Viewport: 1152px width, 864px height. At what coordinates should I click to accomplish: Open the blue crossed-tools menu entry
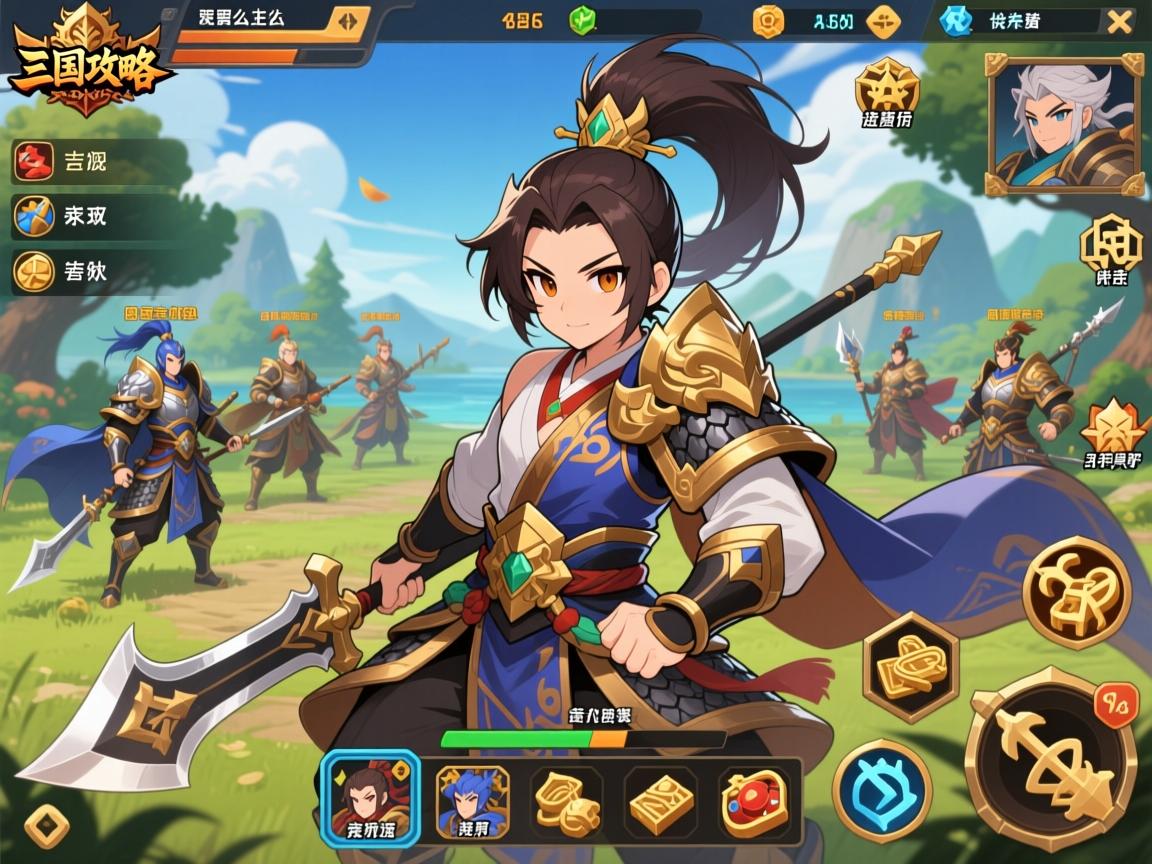[35, 216]
